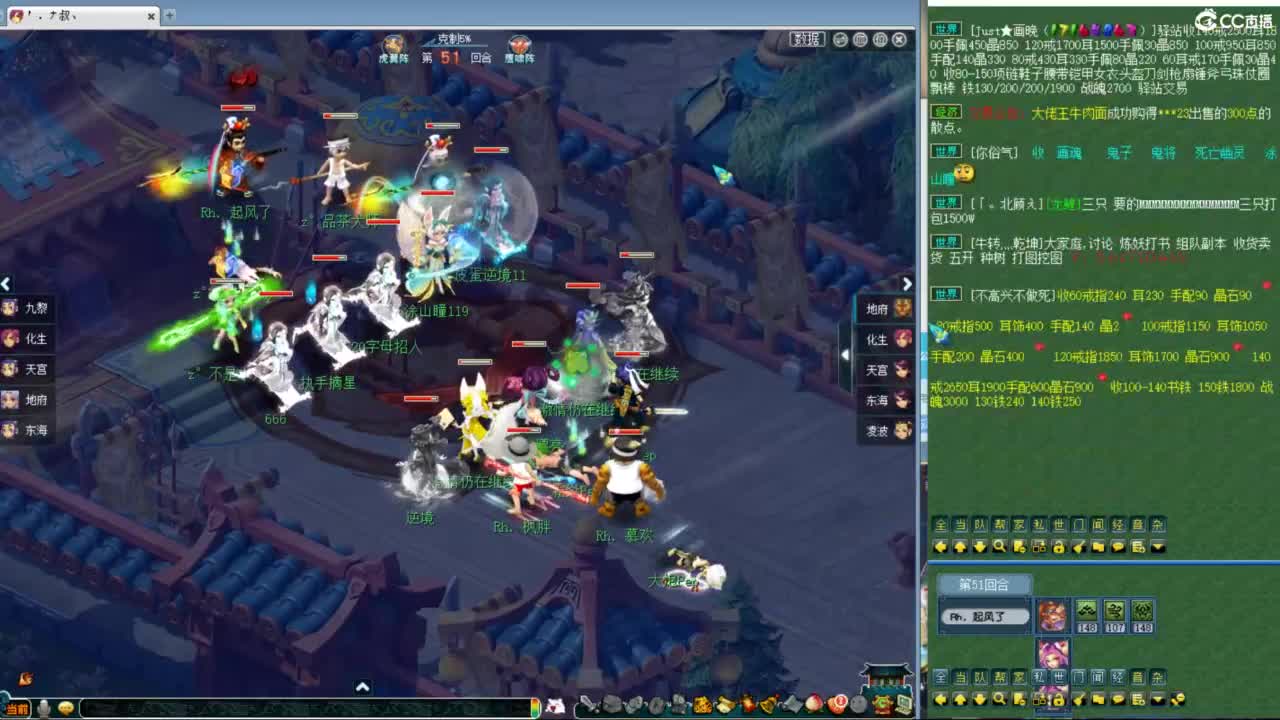Image resolution: width=1280 pixels, height=720 pixels.
Task: Click the peach item icon on the bottom hotbar
Action: (x=812, y=705)
